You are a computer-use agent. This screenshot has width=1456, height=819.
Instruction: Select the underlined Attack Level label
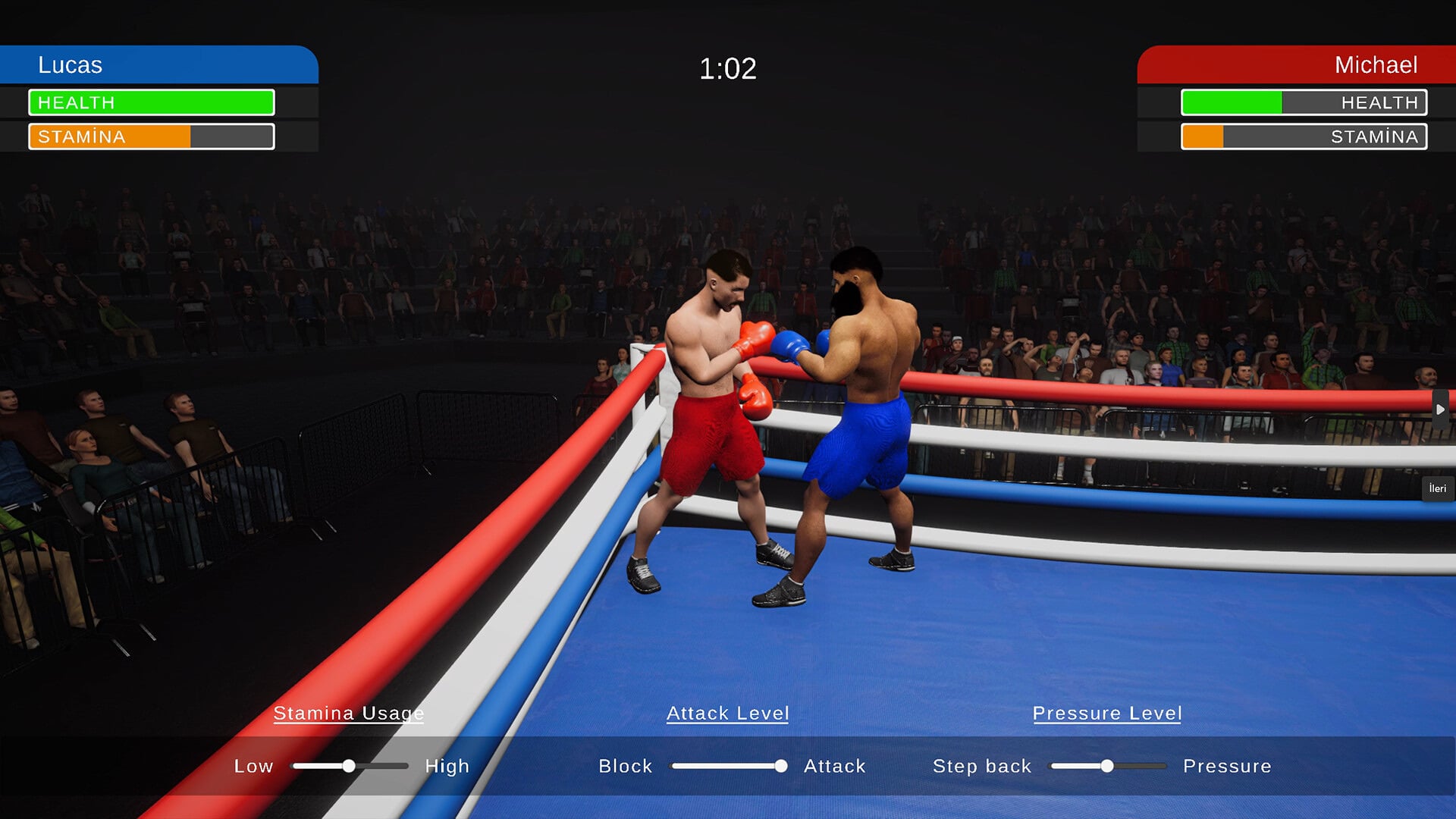[x=727, y=713]
